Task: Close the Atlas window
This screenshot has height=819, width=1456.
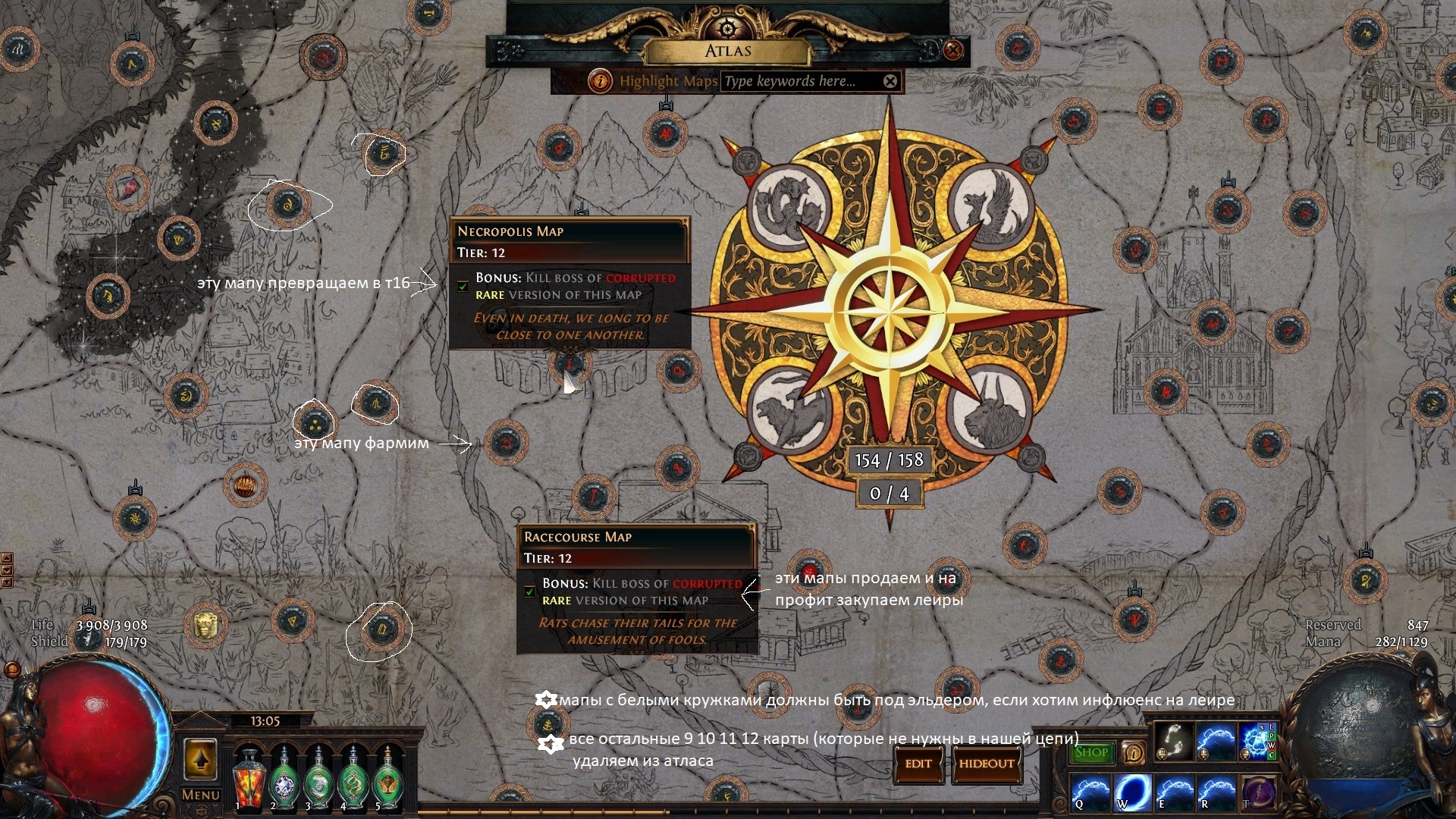Action: click(953, 51)
